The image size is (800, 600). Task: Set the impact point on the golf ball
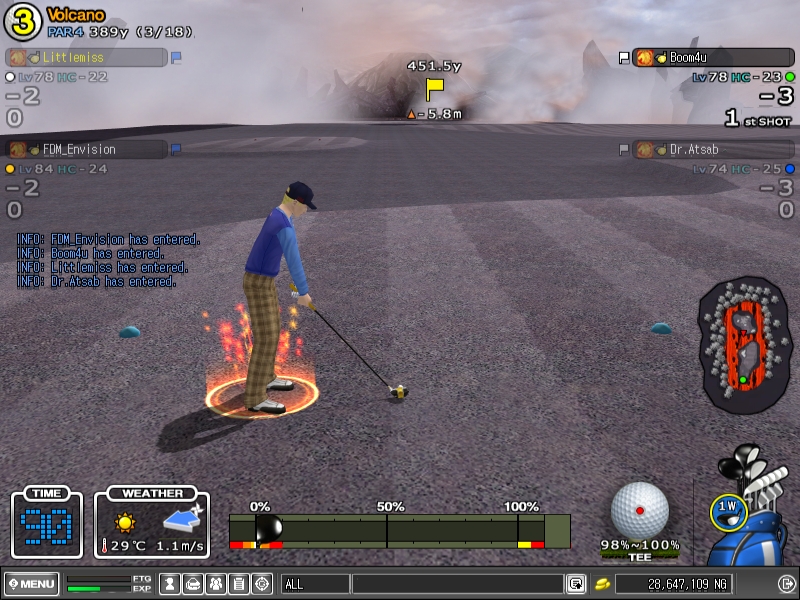(640, 510)
